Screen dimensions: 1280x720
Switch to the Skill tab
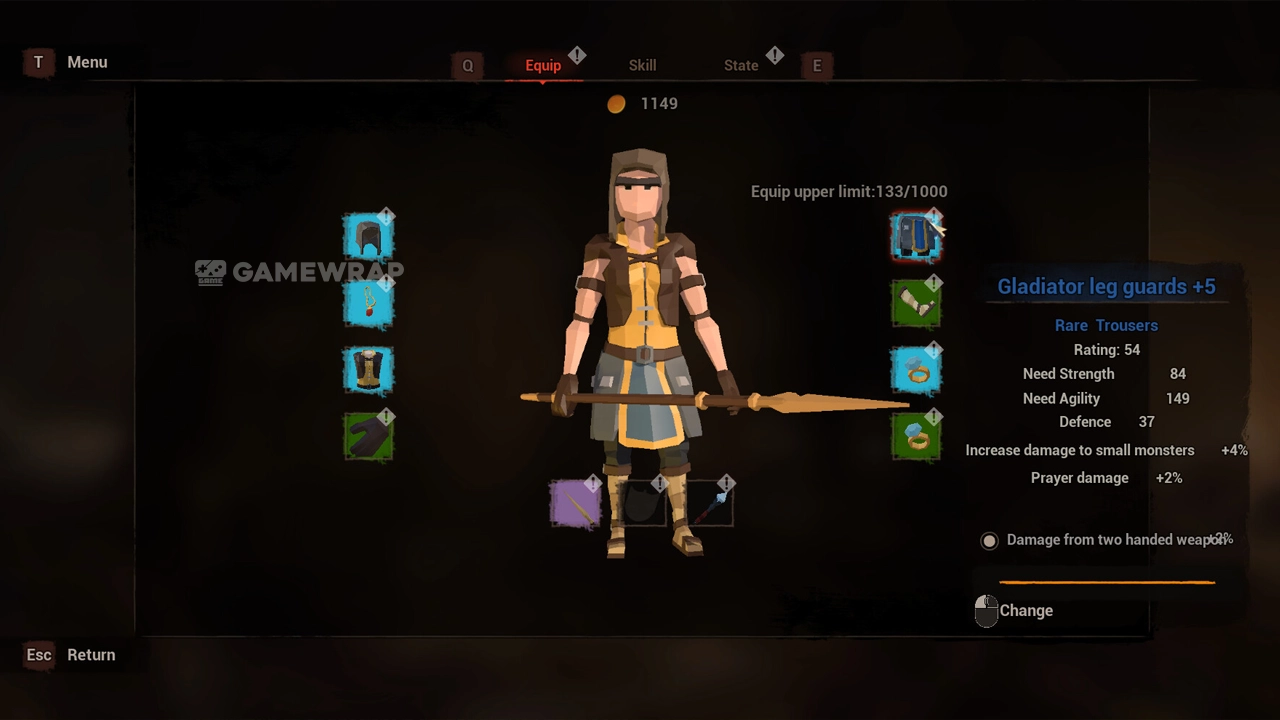[x=642, y=65]
